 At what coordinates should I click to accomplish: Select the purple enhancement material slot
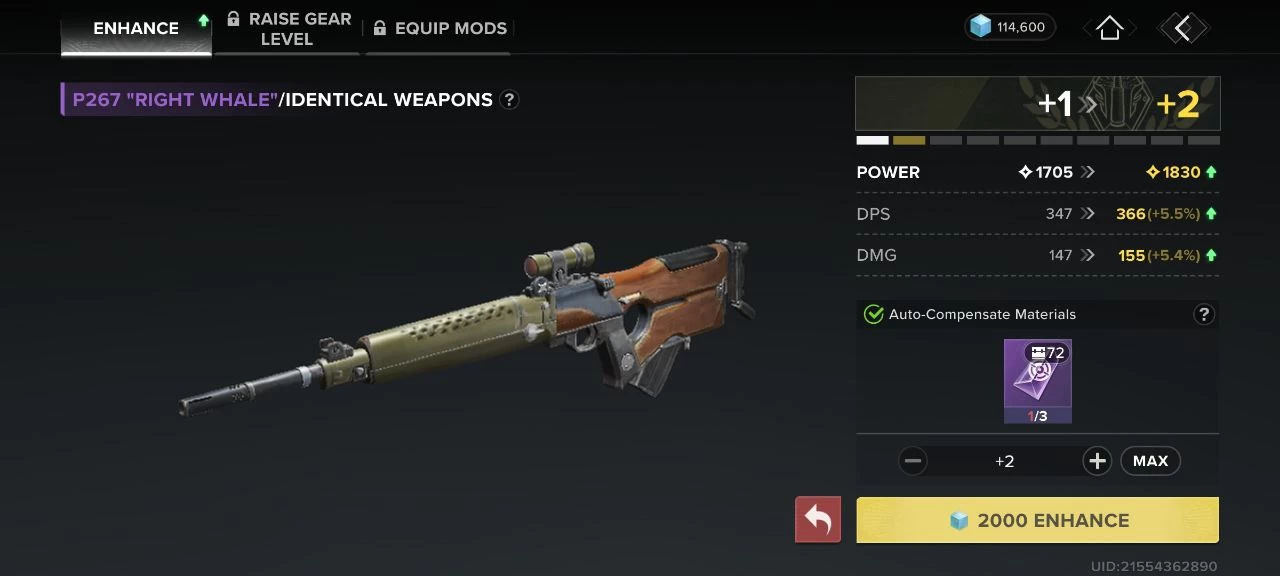(1038, 381)
